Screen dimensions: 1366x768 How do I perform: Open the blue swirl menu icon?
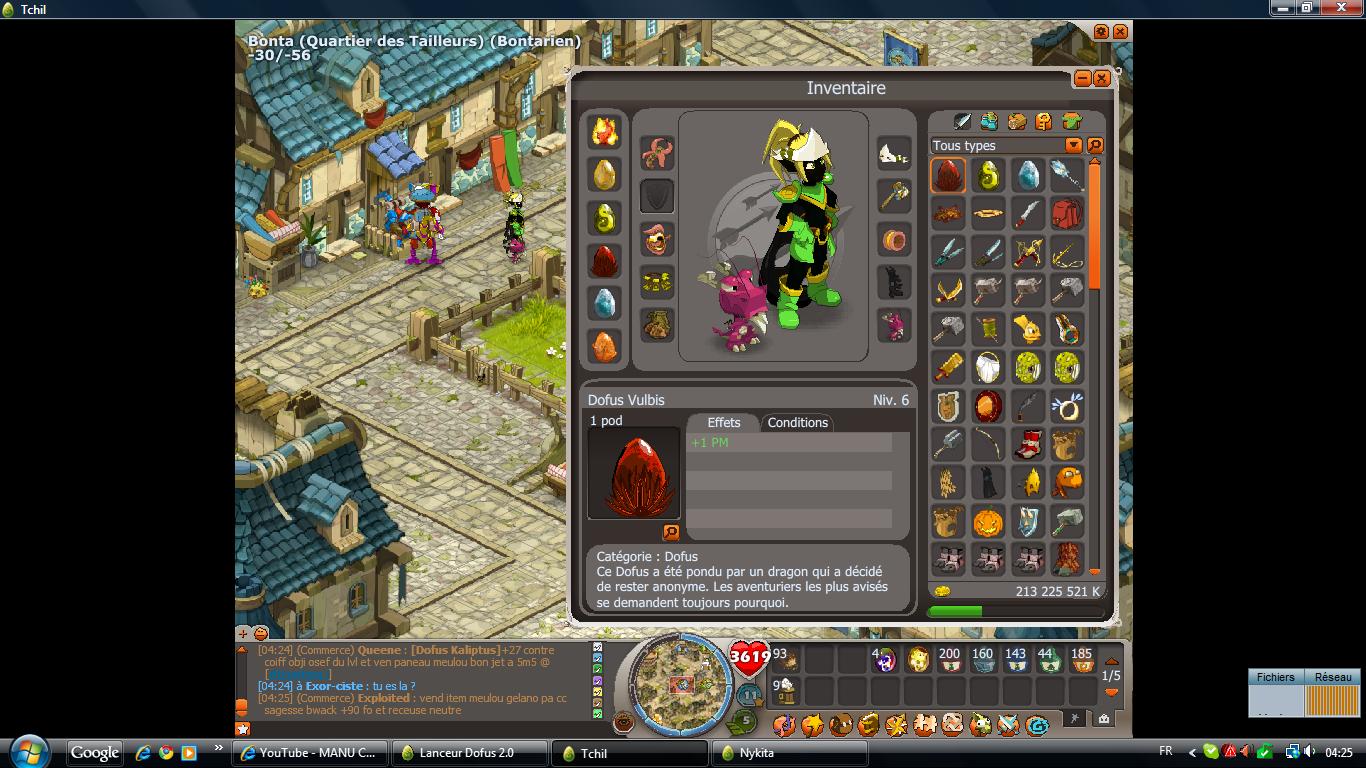(x=1036, y=724)
